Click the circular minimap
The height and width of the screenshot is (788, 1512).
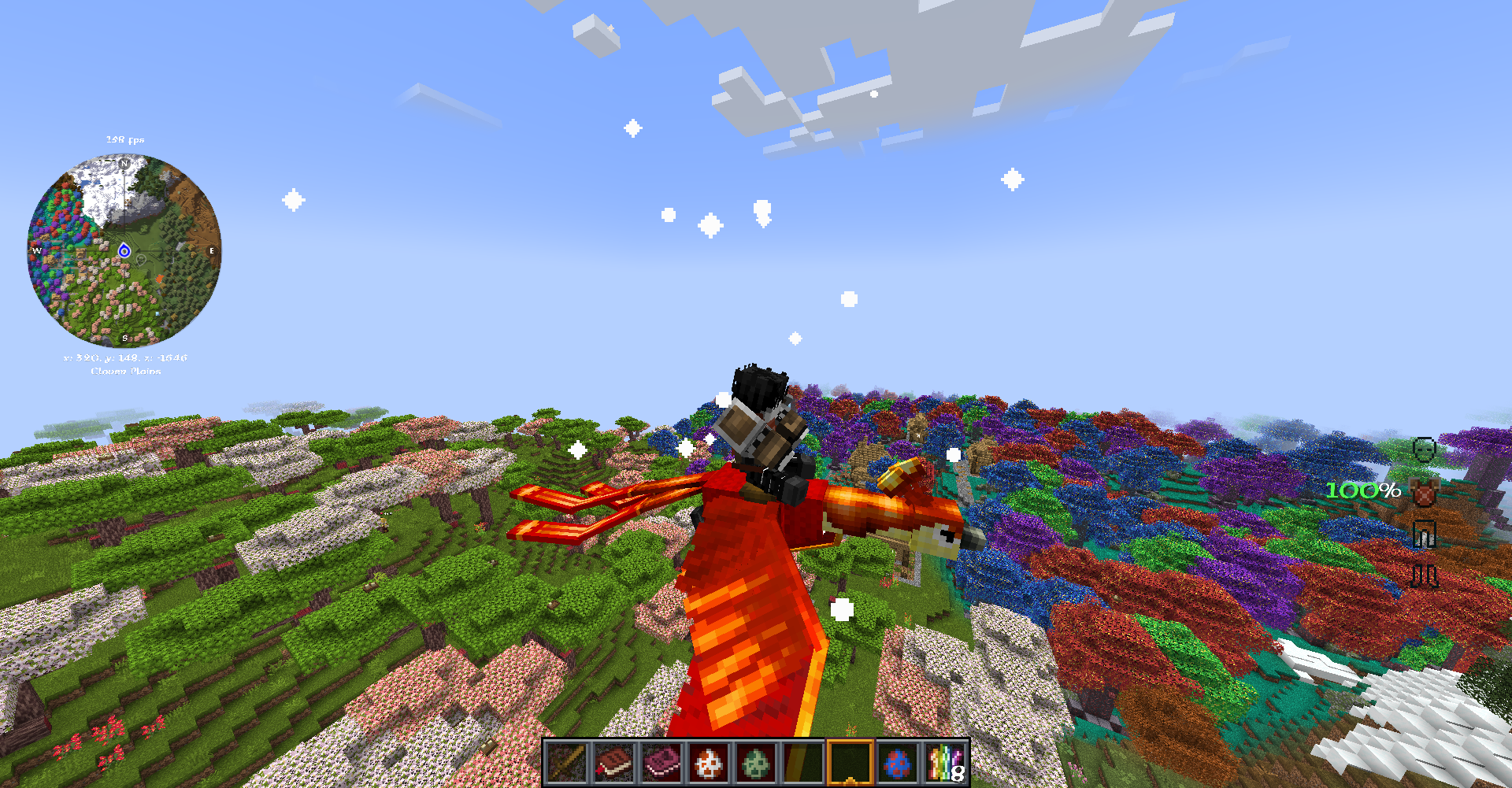point(124,250)
